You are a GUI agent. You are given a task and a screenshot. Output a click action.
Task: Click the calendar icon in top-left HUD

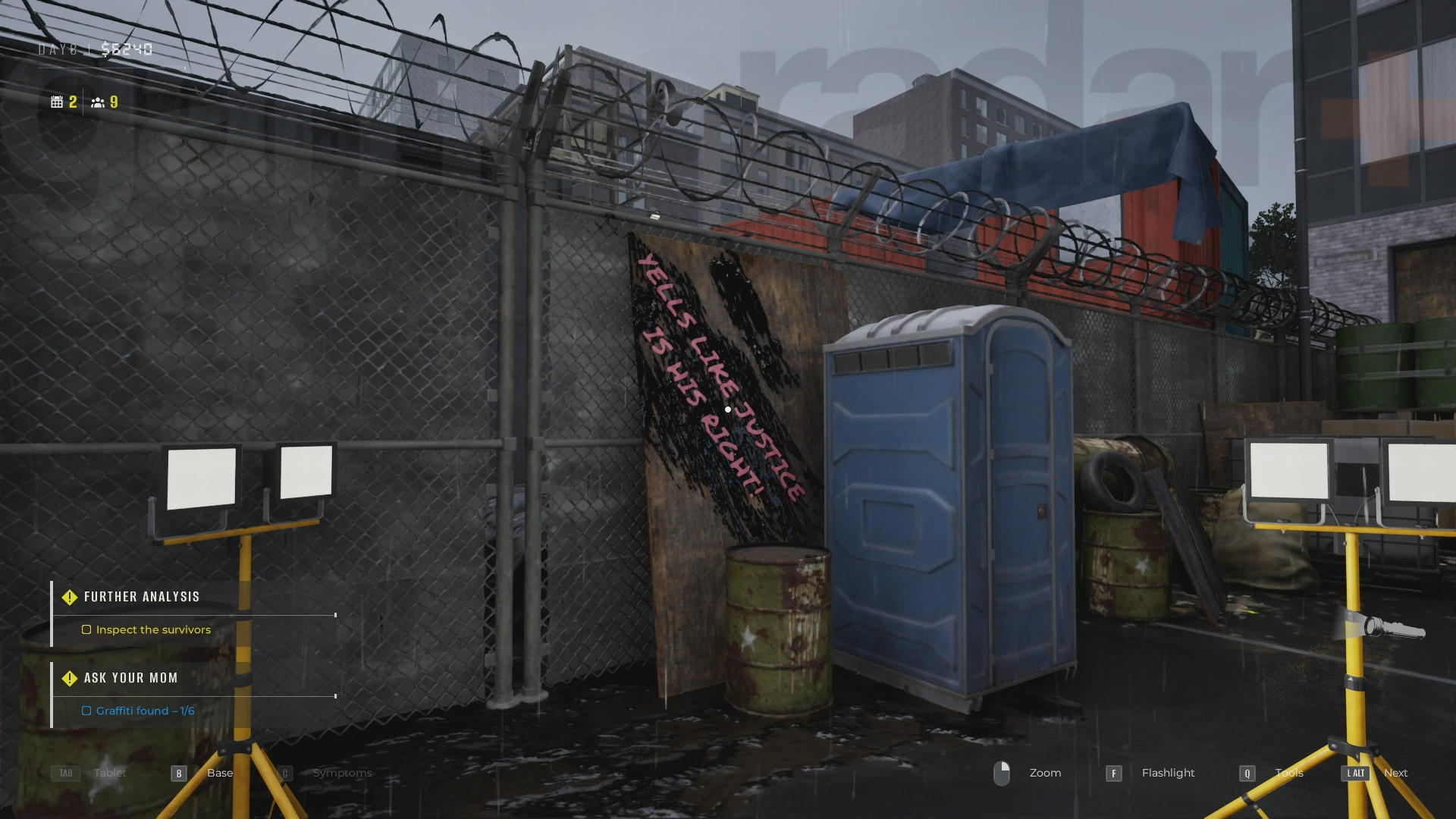(58, 100)
